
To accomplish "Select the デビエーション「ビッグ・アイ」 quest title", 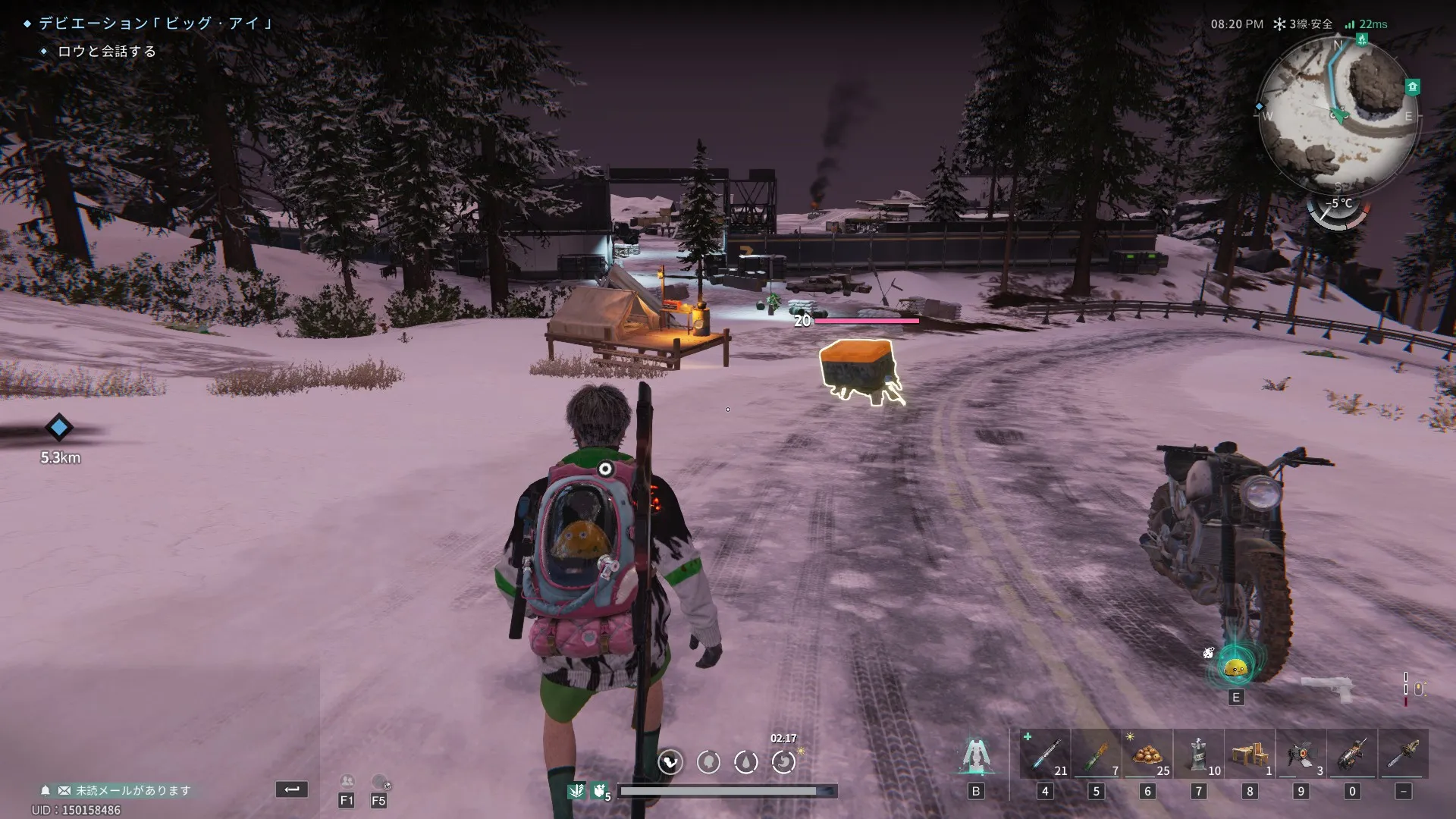I will click(155, 24).
